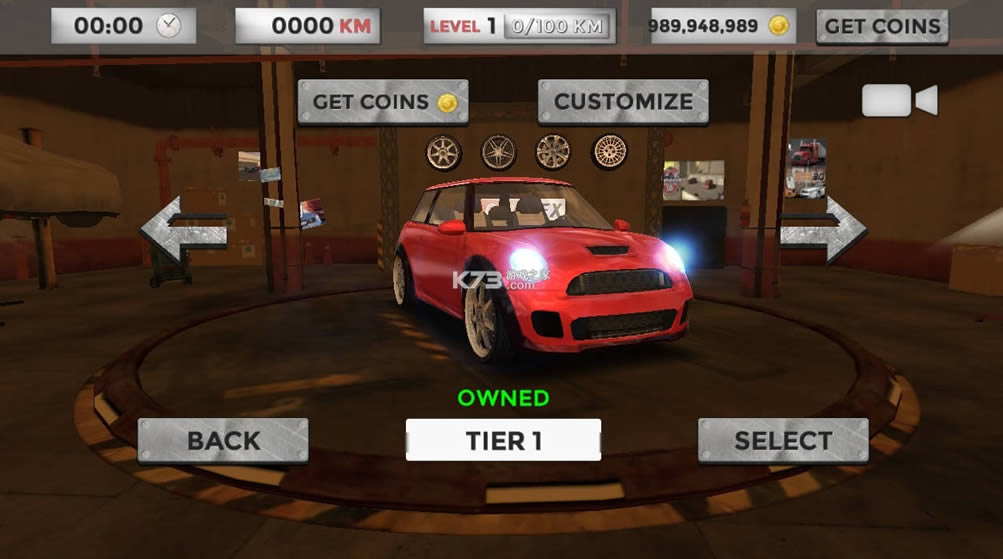The image size is (1003, 559).
Task: Open GET COINS next to coin balance
Action: pos(882,26)
